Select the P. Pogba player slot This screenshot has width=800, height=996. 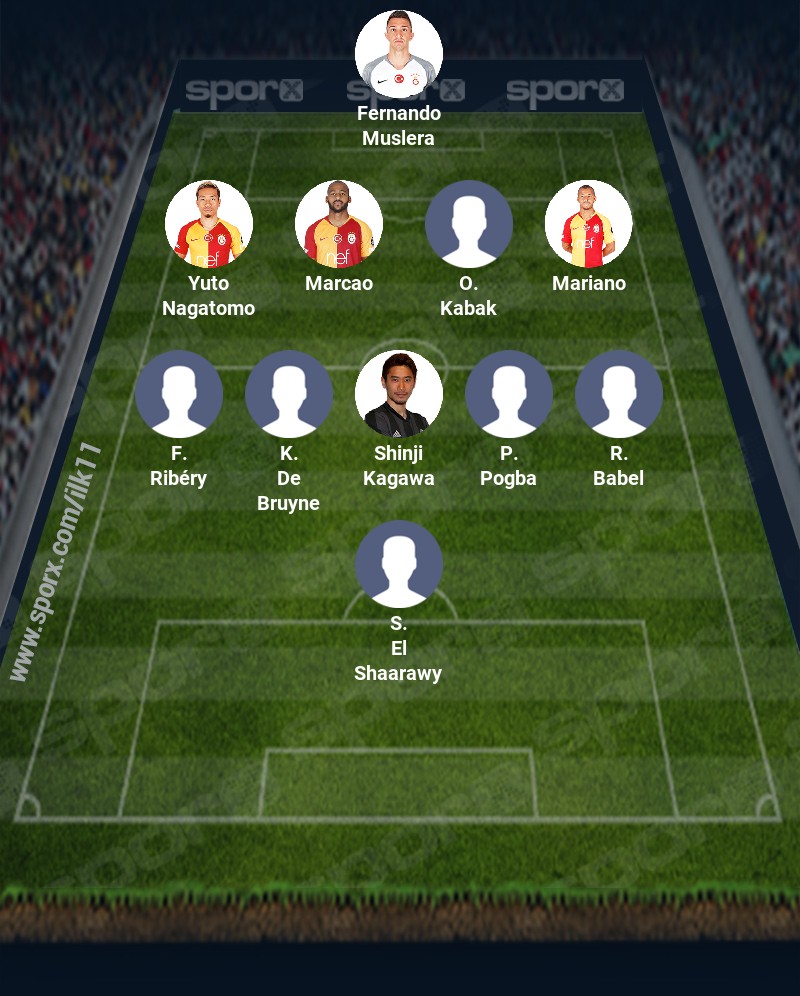coord(509,394)
